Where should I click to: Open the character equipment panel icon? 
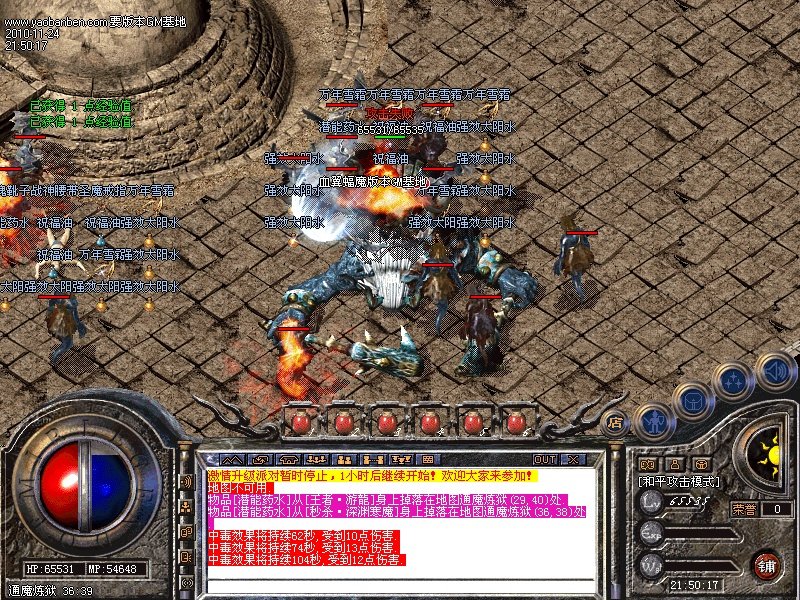[x=652, y=419]
